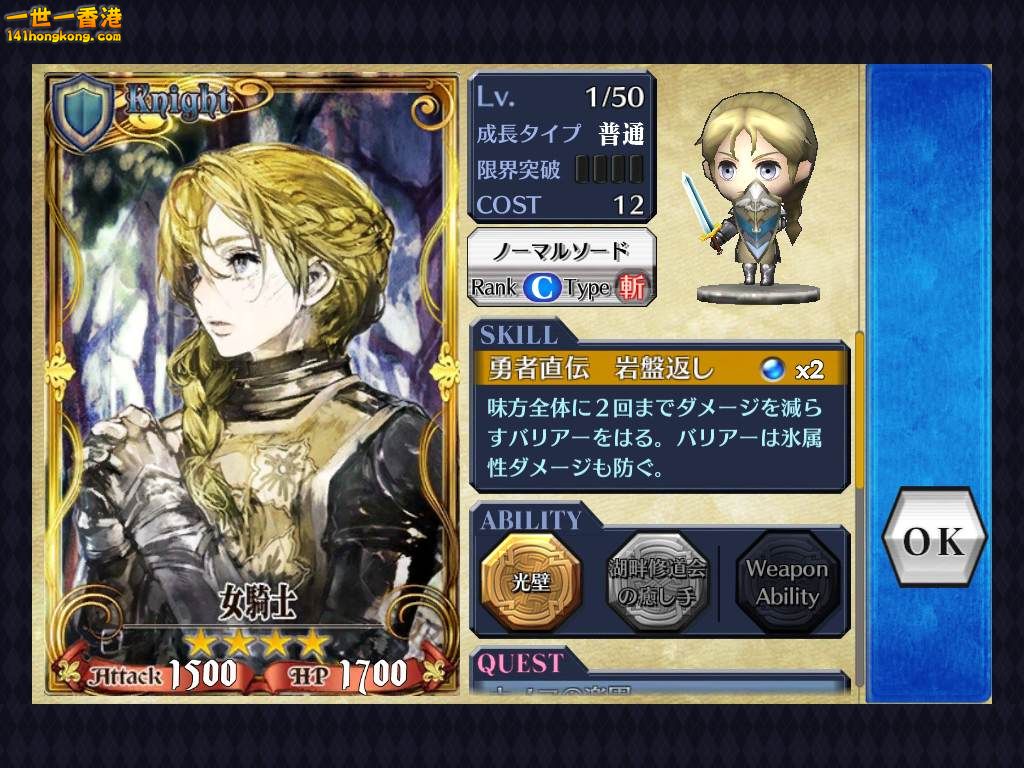1024x768 pixels.
Task: Choose the 湖畔修道会の癒し手 ability medallion
Action: 657,581
